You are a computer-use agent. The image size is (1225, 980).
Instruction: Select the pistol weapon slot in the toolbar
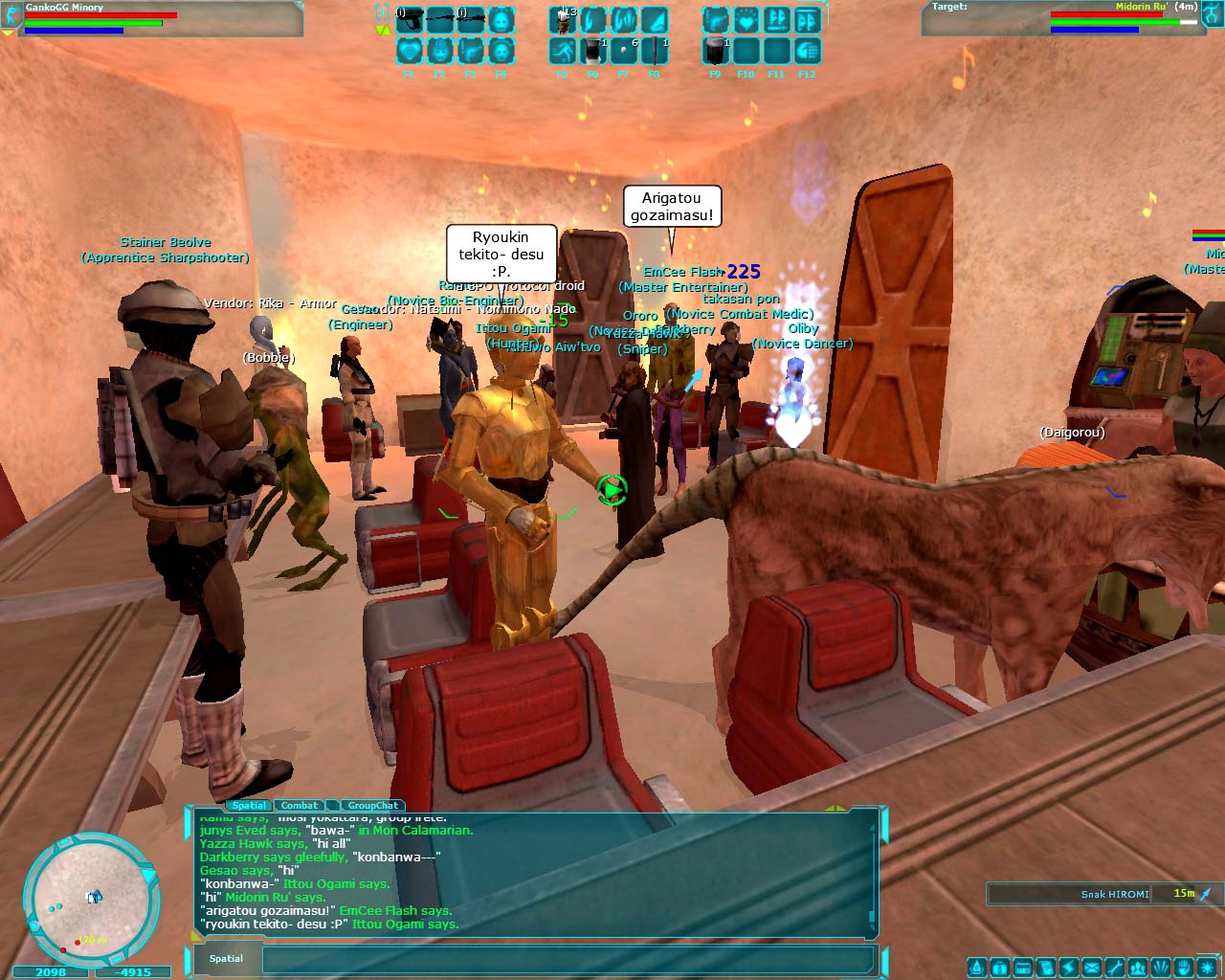tap(410, 19)
